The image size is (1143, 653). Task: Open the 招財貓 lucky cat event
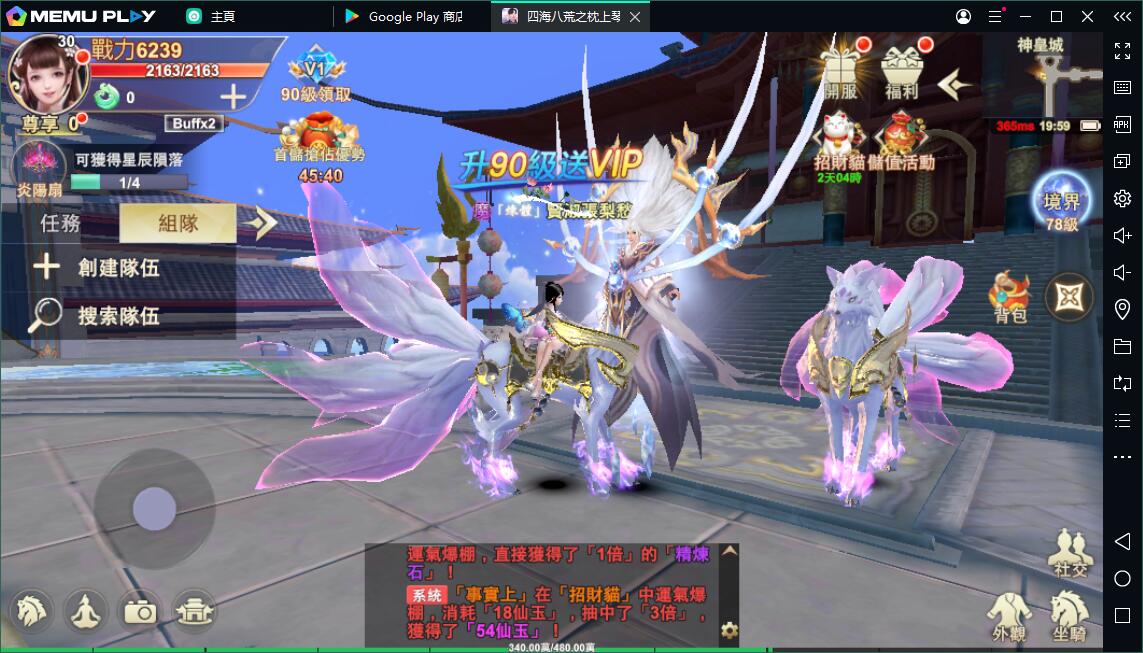coord(838,143)
